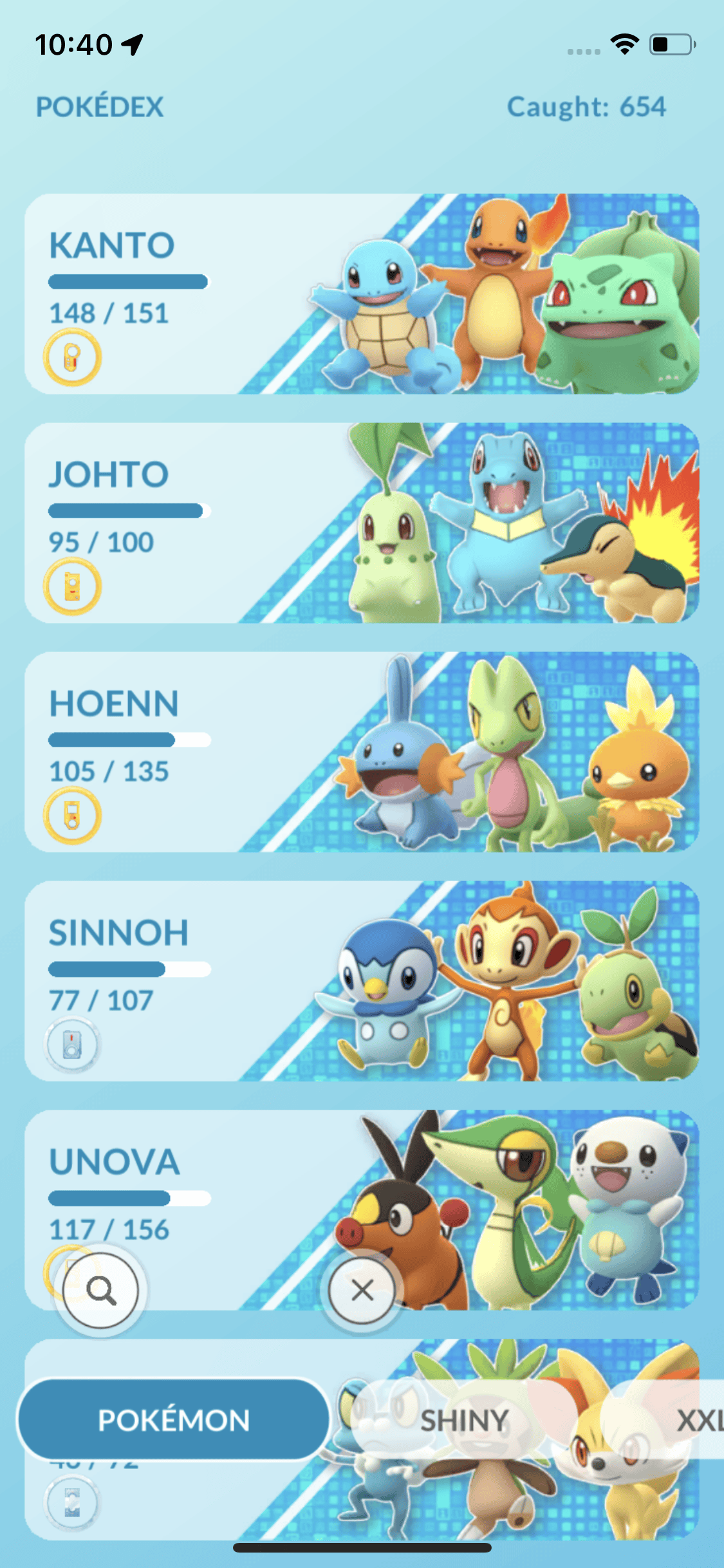Tap the Kanto gold medal badge
The width and height of the screenshot is (724, 1568).
72,357
